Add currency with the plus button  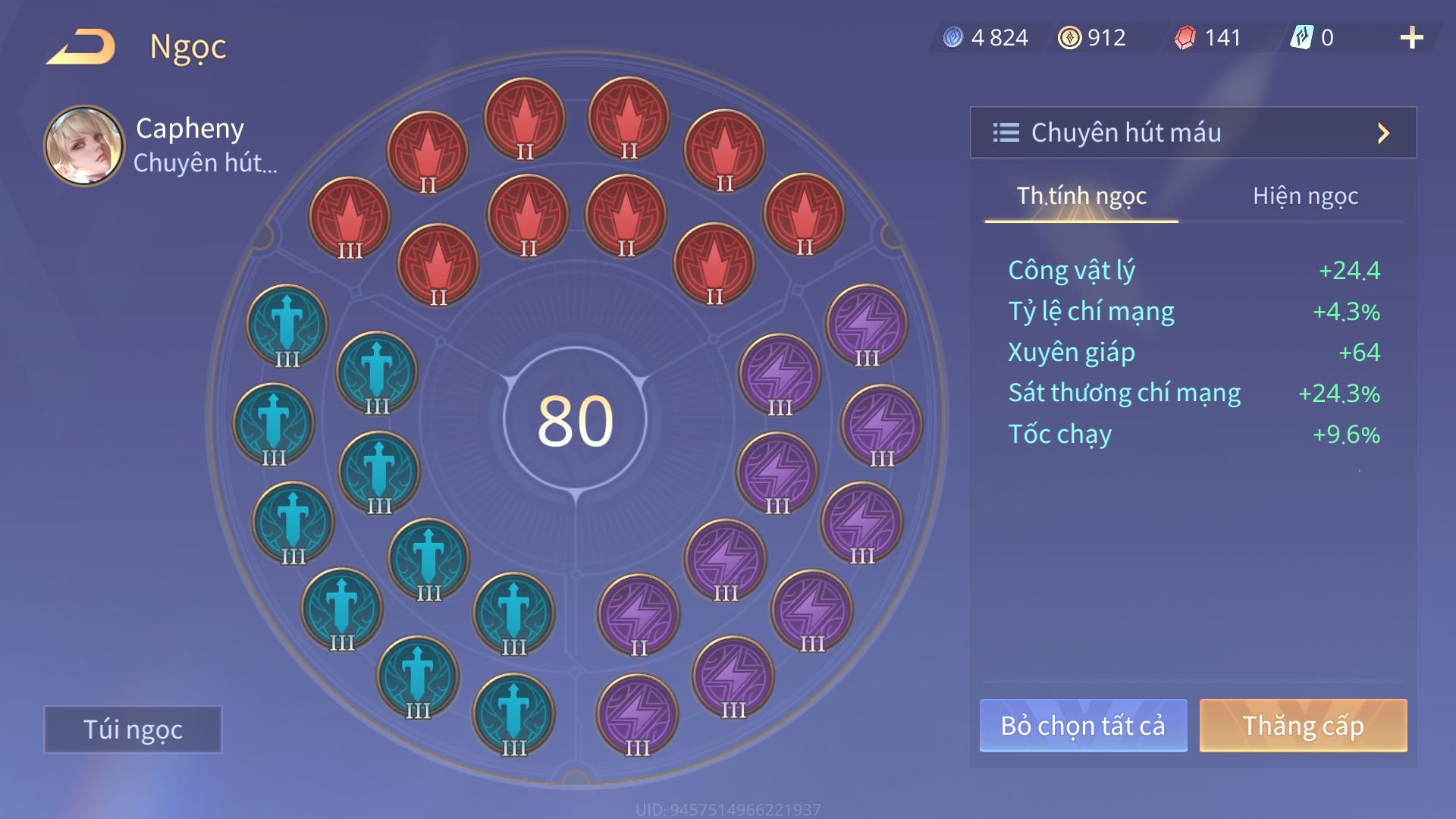click(1411, 38)
